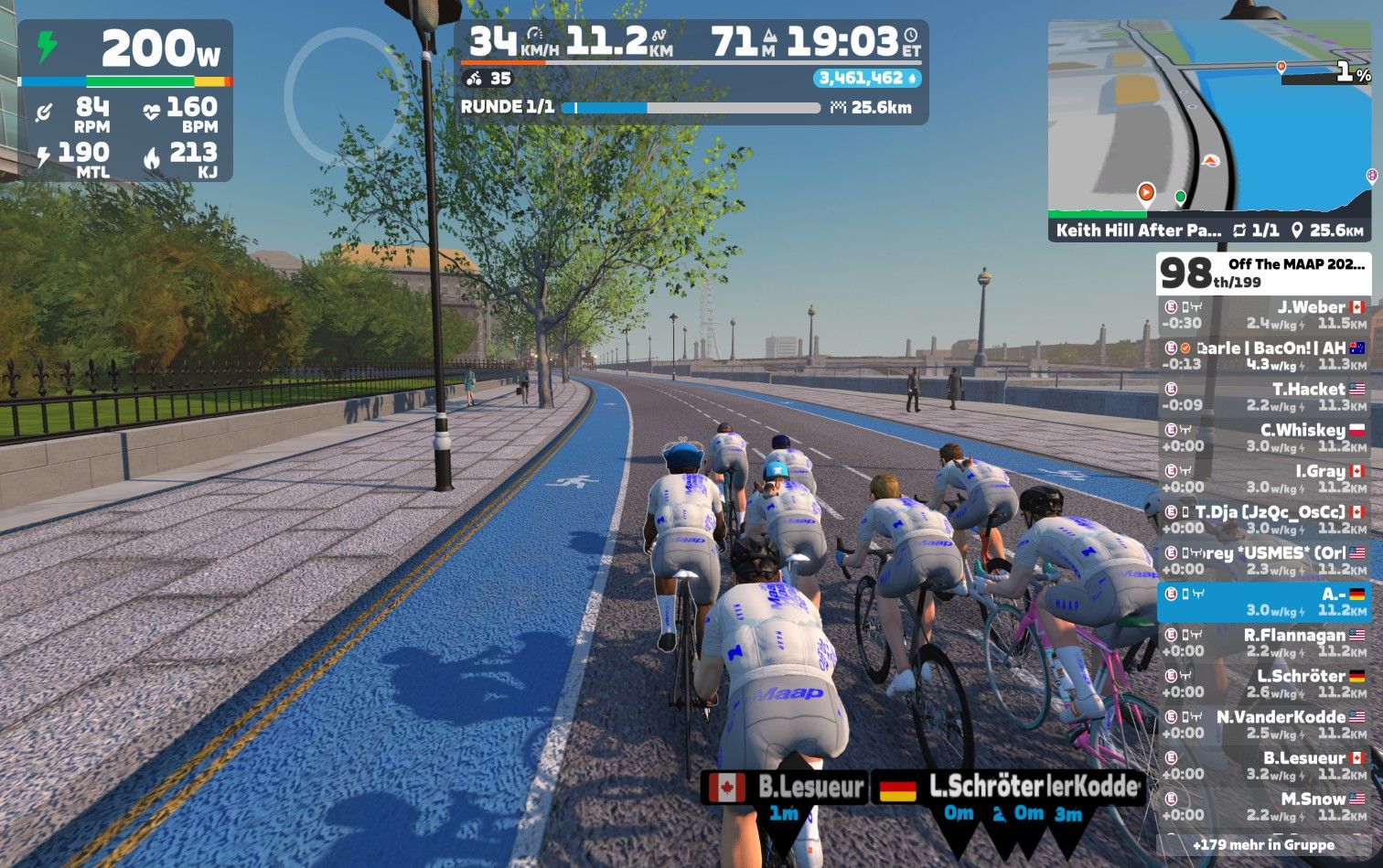
Task: Click the Off The MAAP event position header
Action: (1264, 273)
